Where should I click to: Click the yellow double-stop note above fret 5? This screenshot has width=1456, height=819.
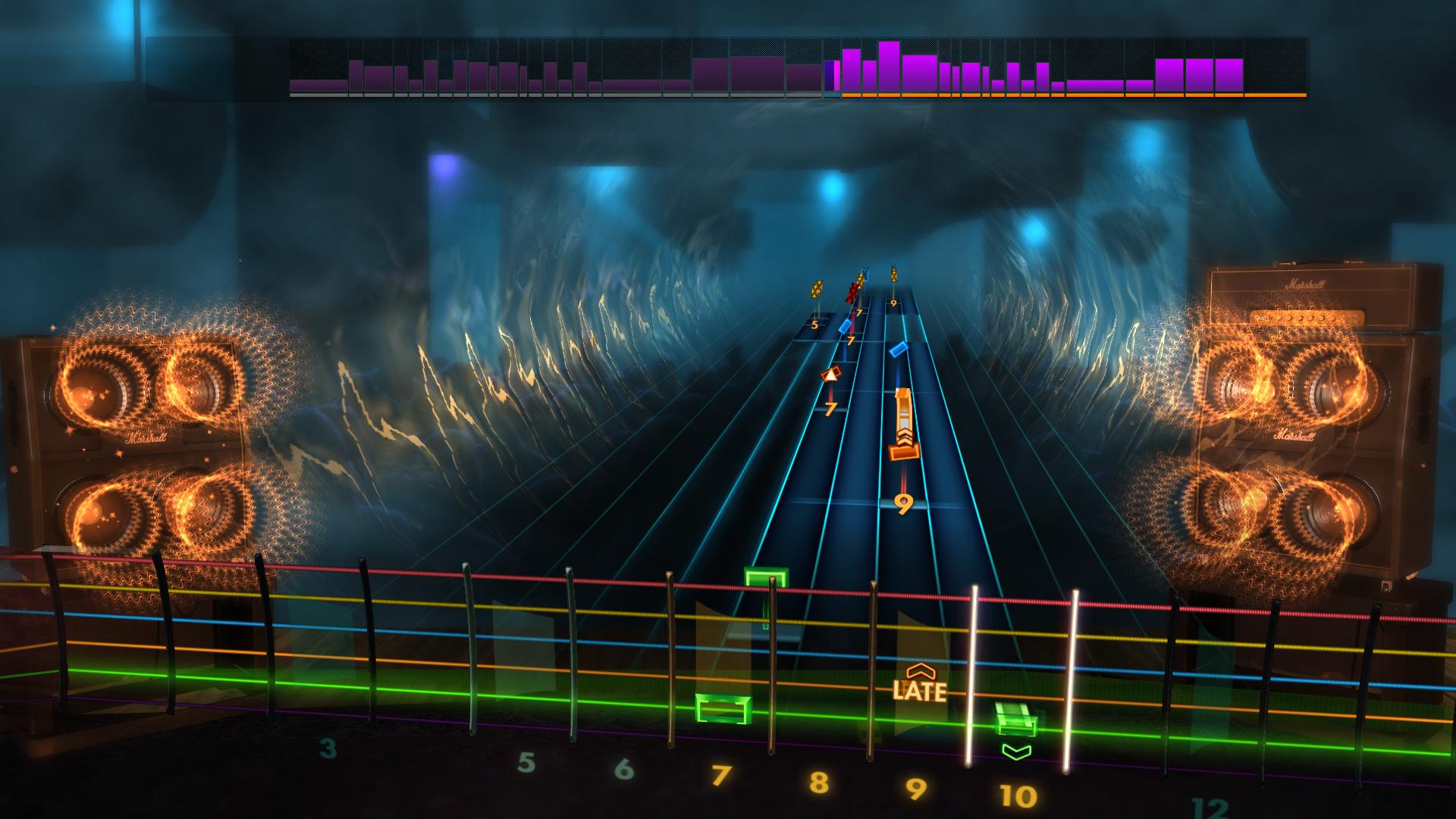pos(817,290)
